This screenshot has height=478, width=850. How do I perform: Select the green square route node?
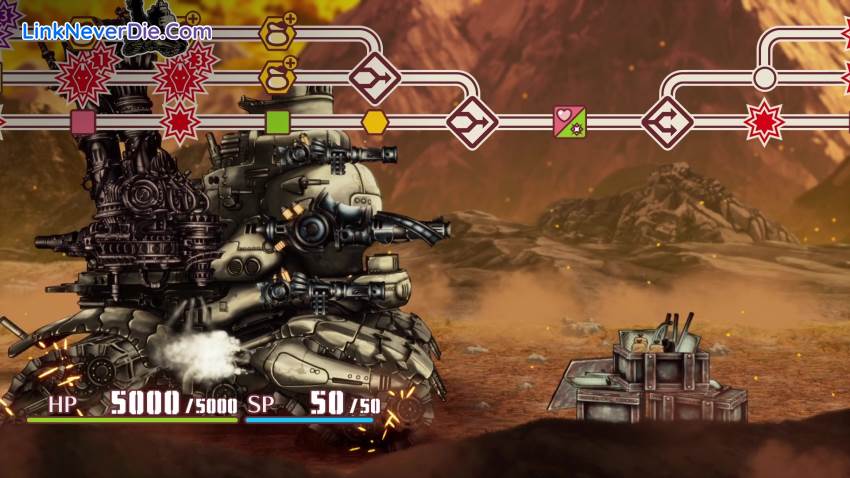pos(278,122)
